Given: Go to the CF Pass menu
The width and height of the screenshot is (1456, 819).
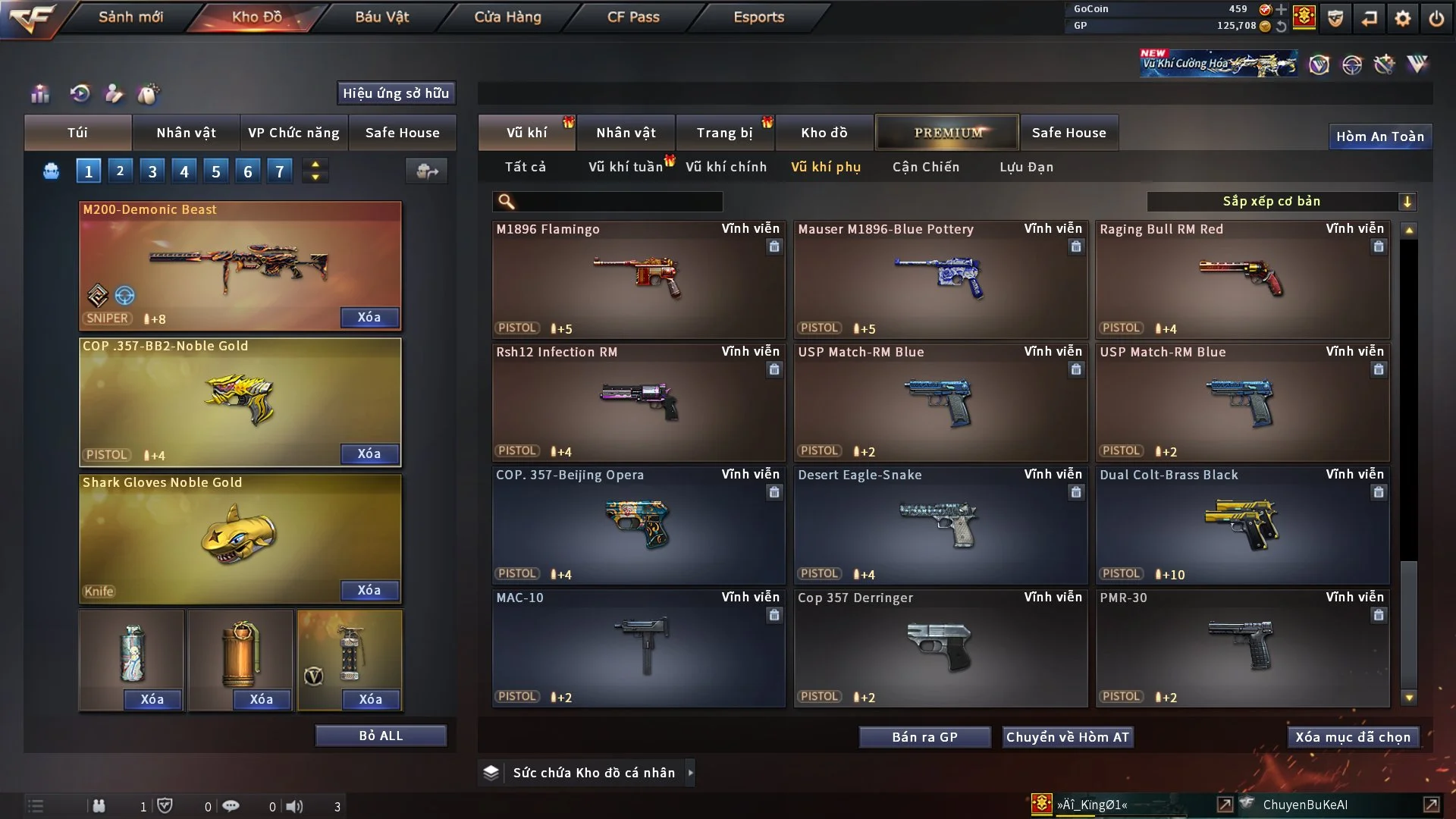Looking at the screenshot, I should 633,17.
